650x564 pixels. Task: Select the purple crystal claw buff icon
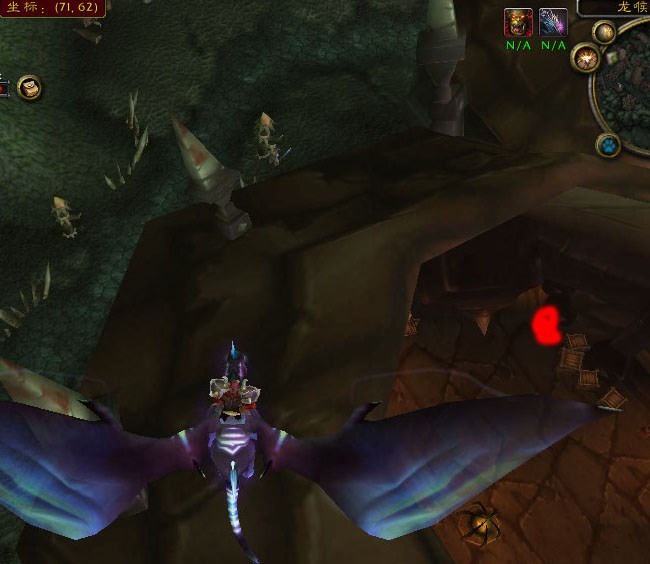[x=553, y=22]
